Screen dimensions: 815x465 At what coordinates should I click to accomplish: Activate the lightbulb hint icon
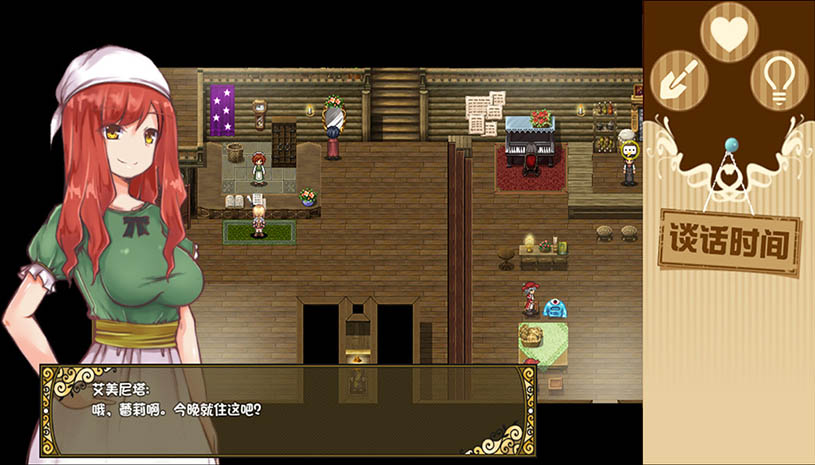(779, 80)
